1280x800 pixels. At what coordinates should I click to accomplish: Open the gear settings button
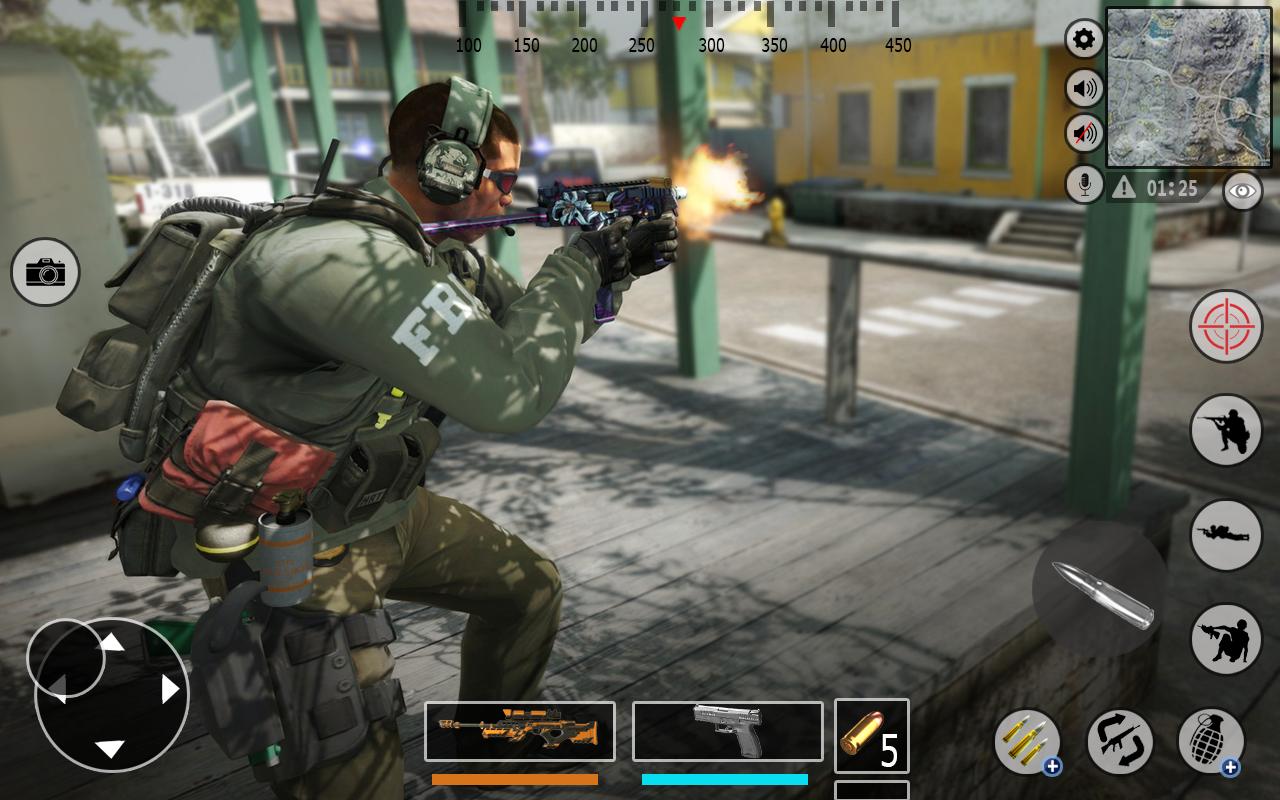click(1084, 40)
